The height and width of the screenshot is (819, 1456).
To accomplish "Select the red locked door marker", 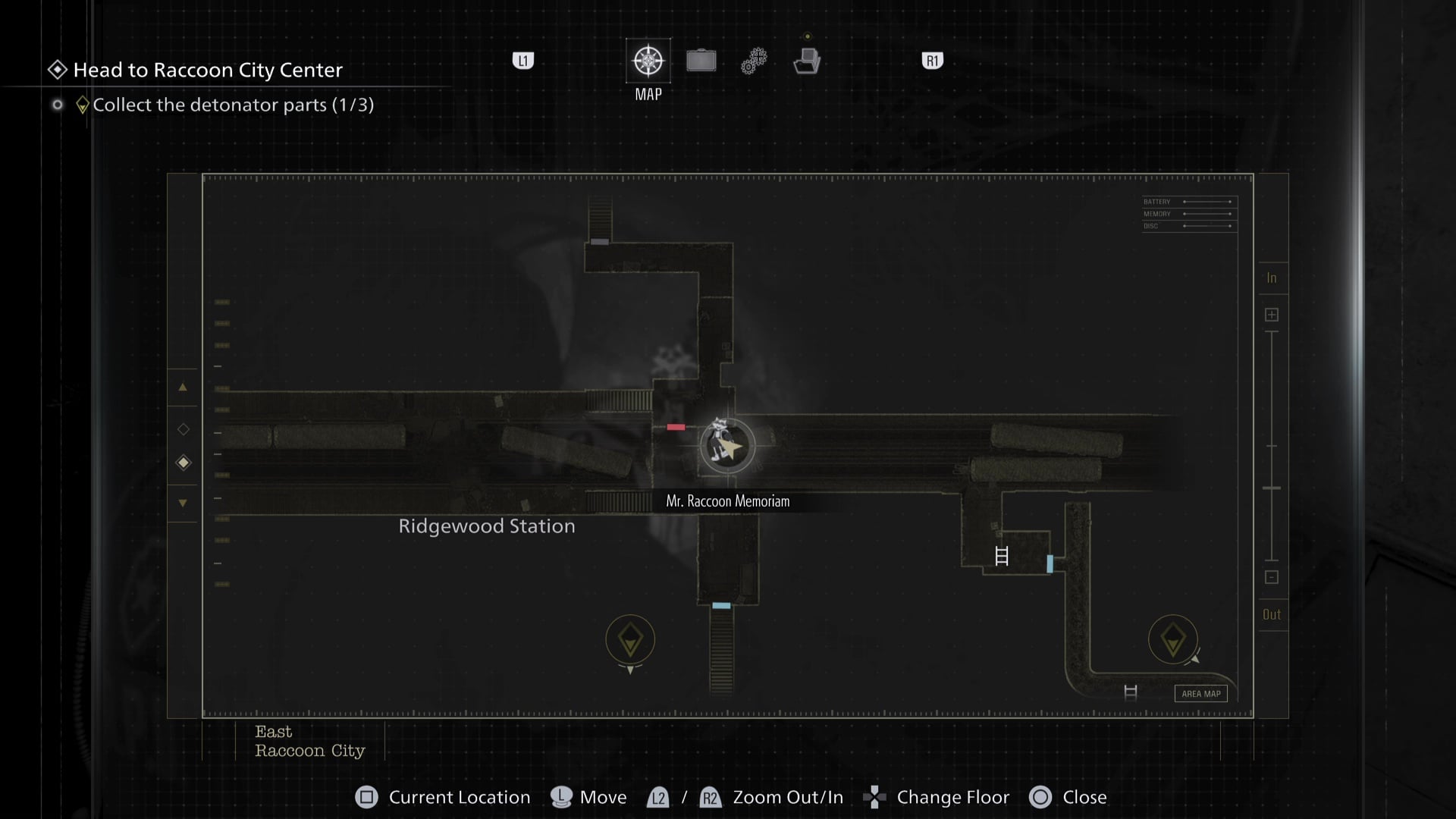I will click(676, 427).
